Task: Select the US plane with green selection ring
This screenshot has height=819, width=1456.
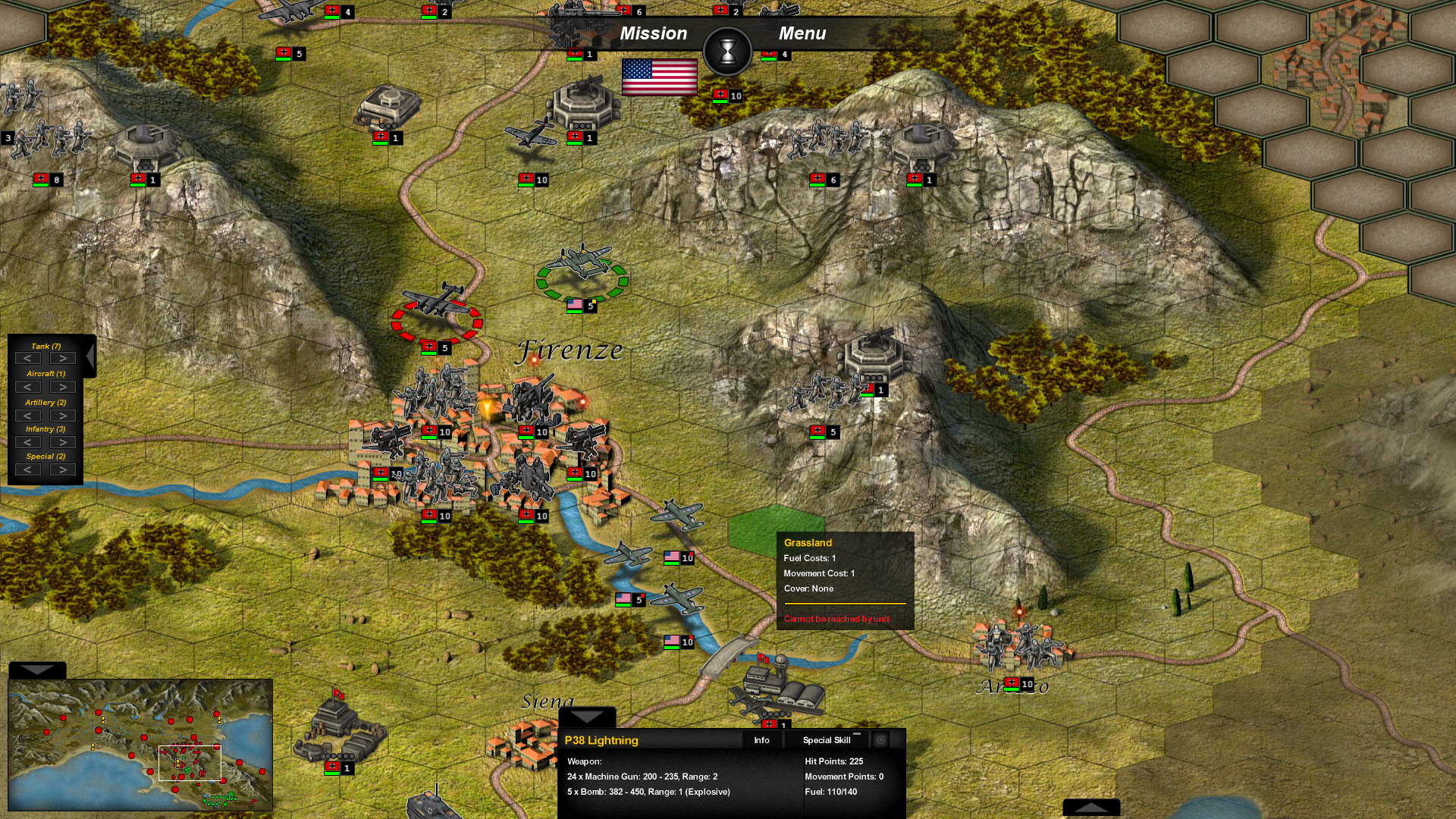Action: [x=582, y=267]
